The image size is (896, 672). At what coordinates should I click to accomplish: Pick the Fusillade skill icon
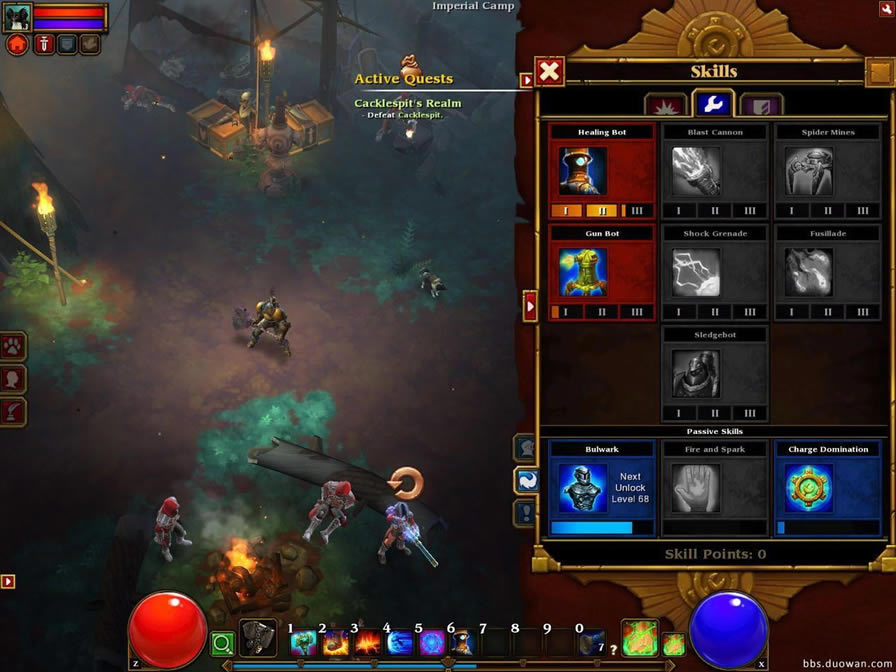click(x=808, y=272)
